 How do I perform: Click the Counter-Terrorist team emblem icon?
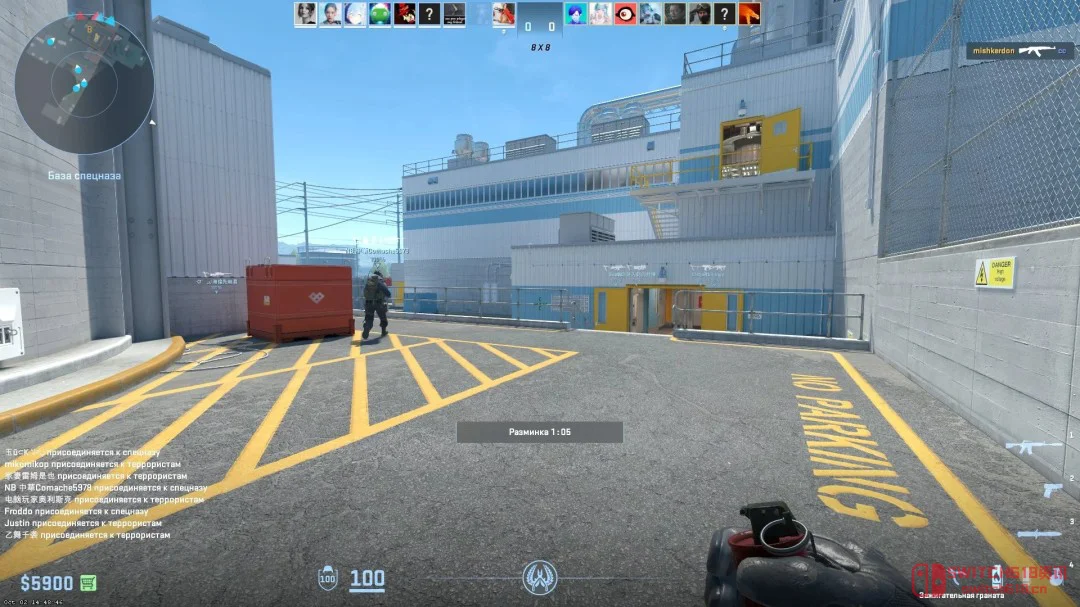(x=539, y=577)
